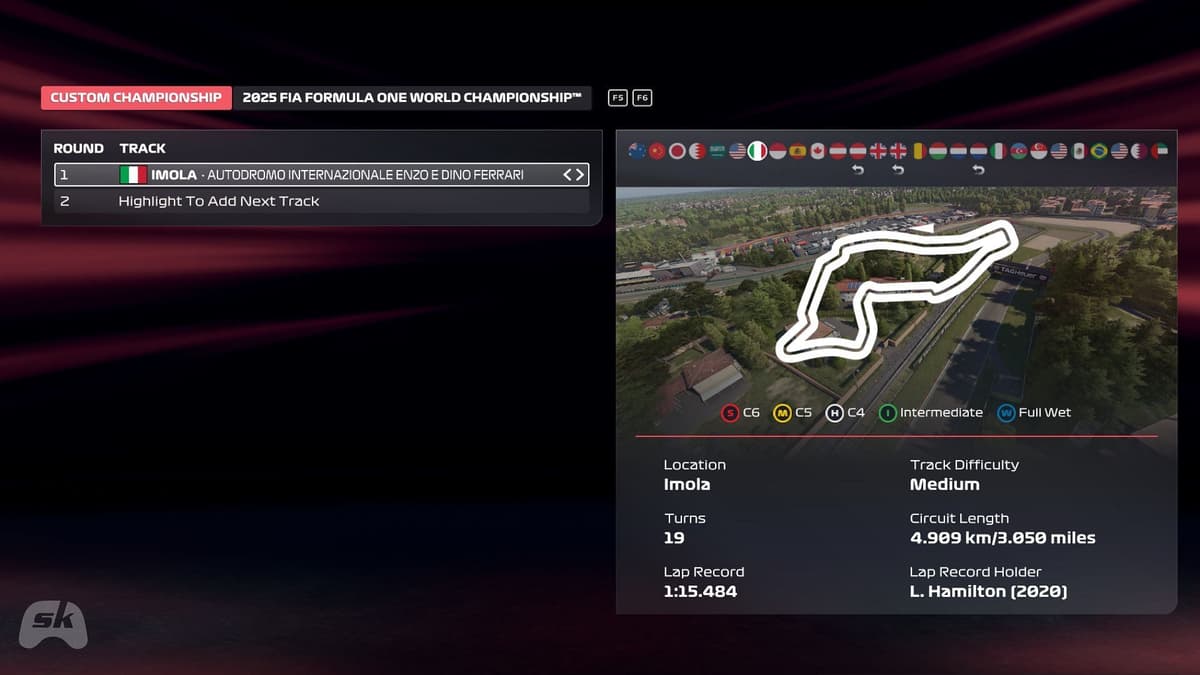Select the Azerbaijan flag track
The width and height of the screenshot is (1200, 675).
coord(1019,151)
